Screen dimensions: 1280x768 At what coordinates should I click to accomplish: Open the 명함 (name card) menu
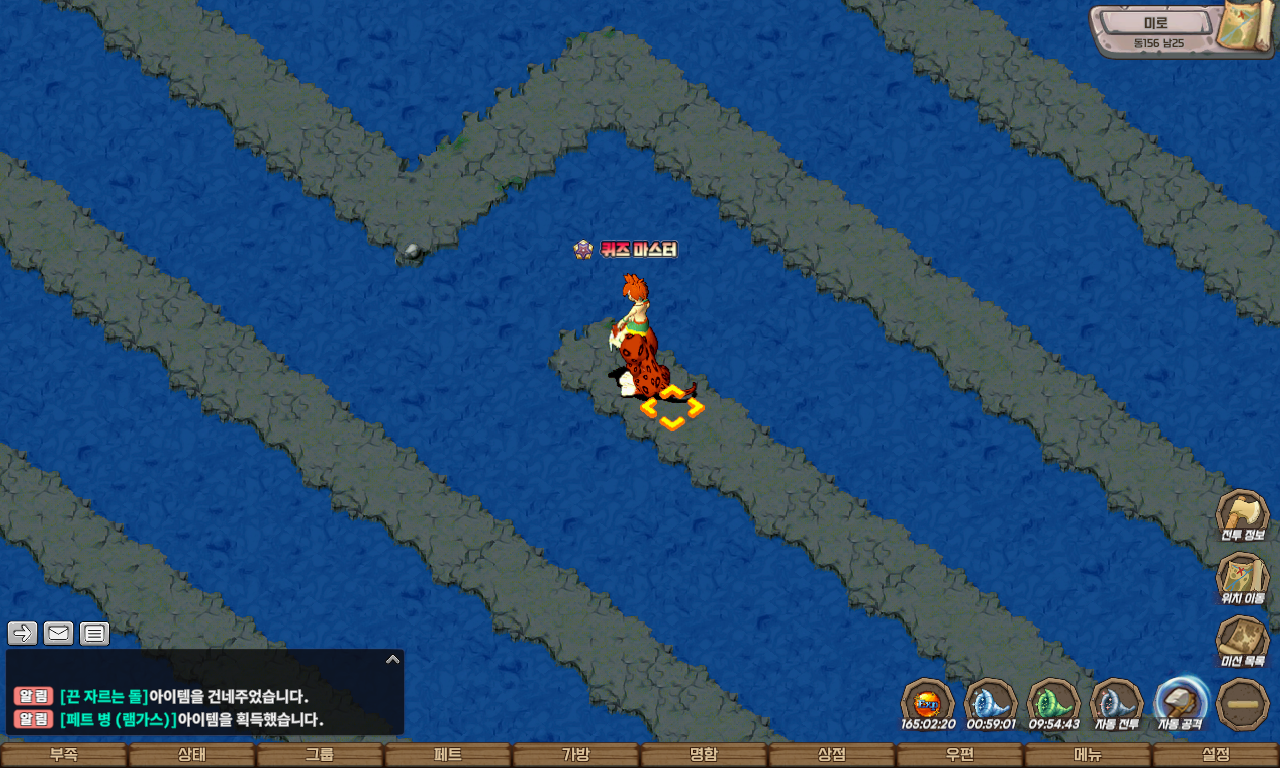pos(704,755)
